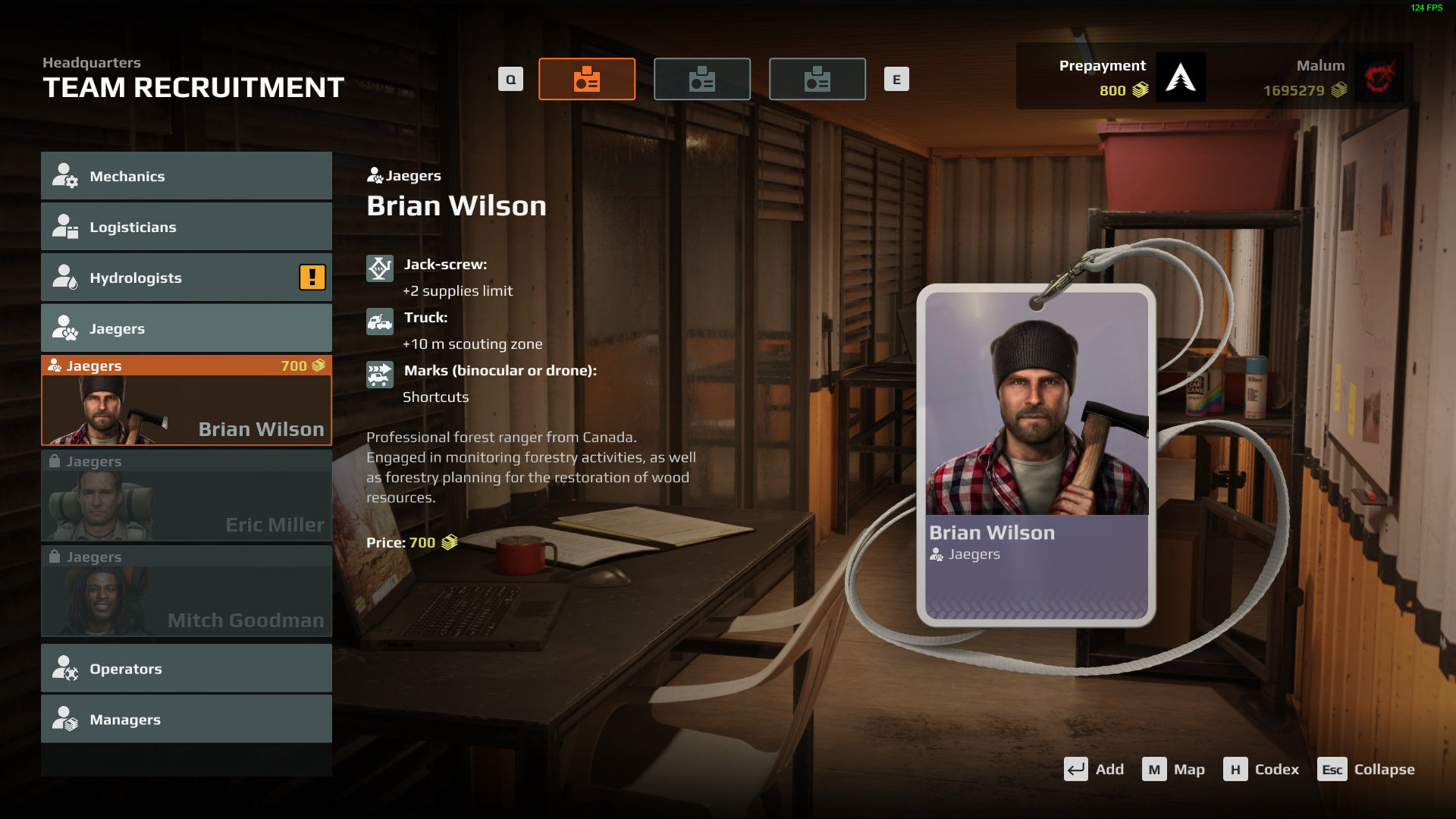This screenshot has height=819, width=1456.
Task: Click the Malum faction emblem
Action: pyautogui.click(x=1379, y=77)
